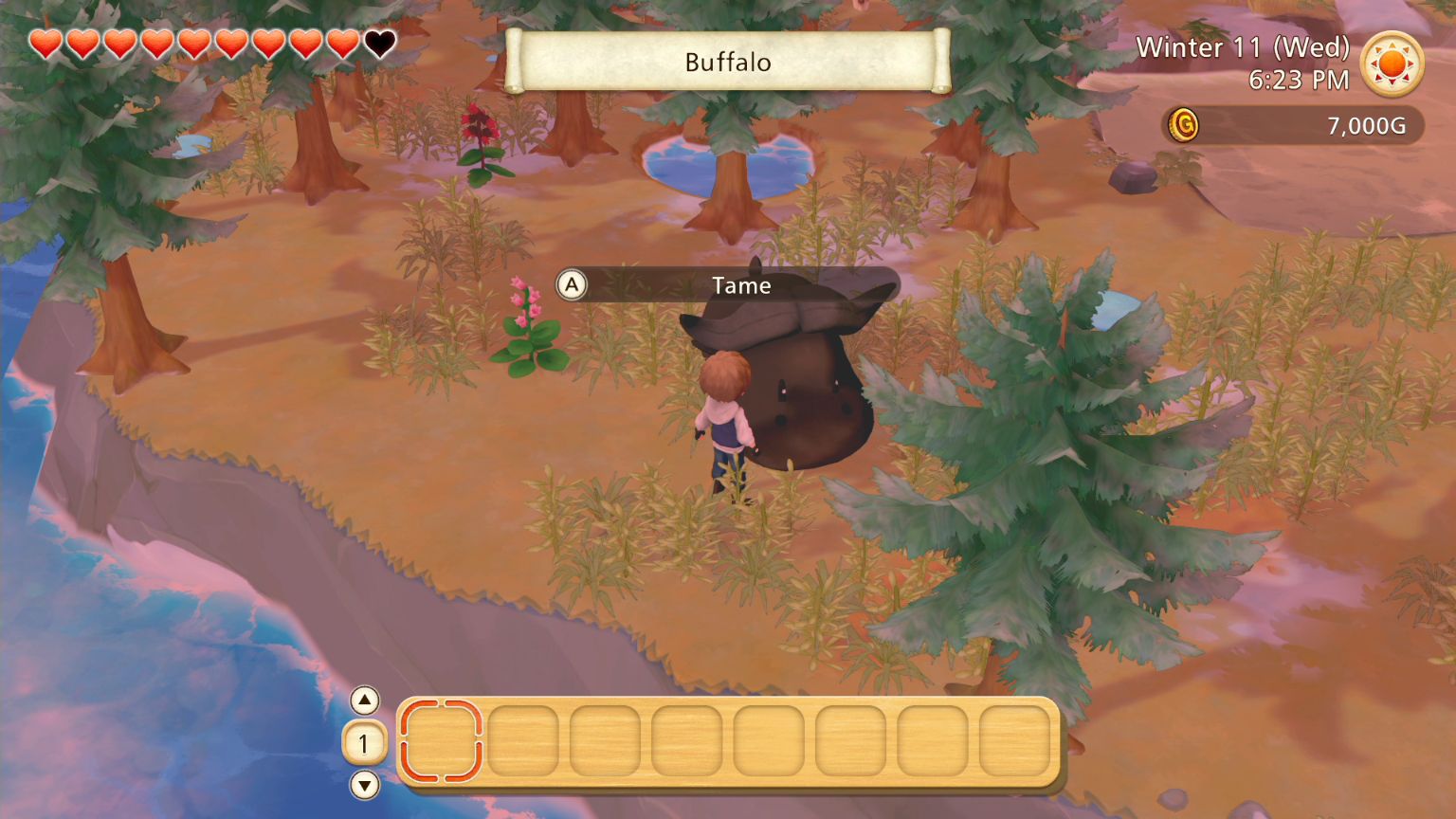
Task: Open the hotbar page number indicator
Action: click(x=363, y=743)
